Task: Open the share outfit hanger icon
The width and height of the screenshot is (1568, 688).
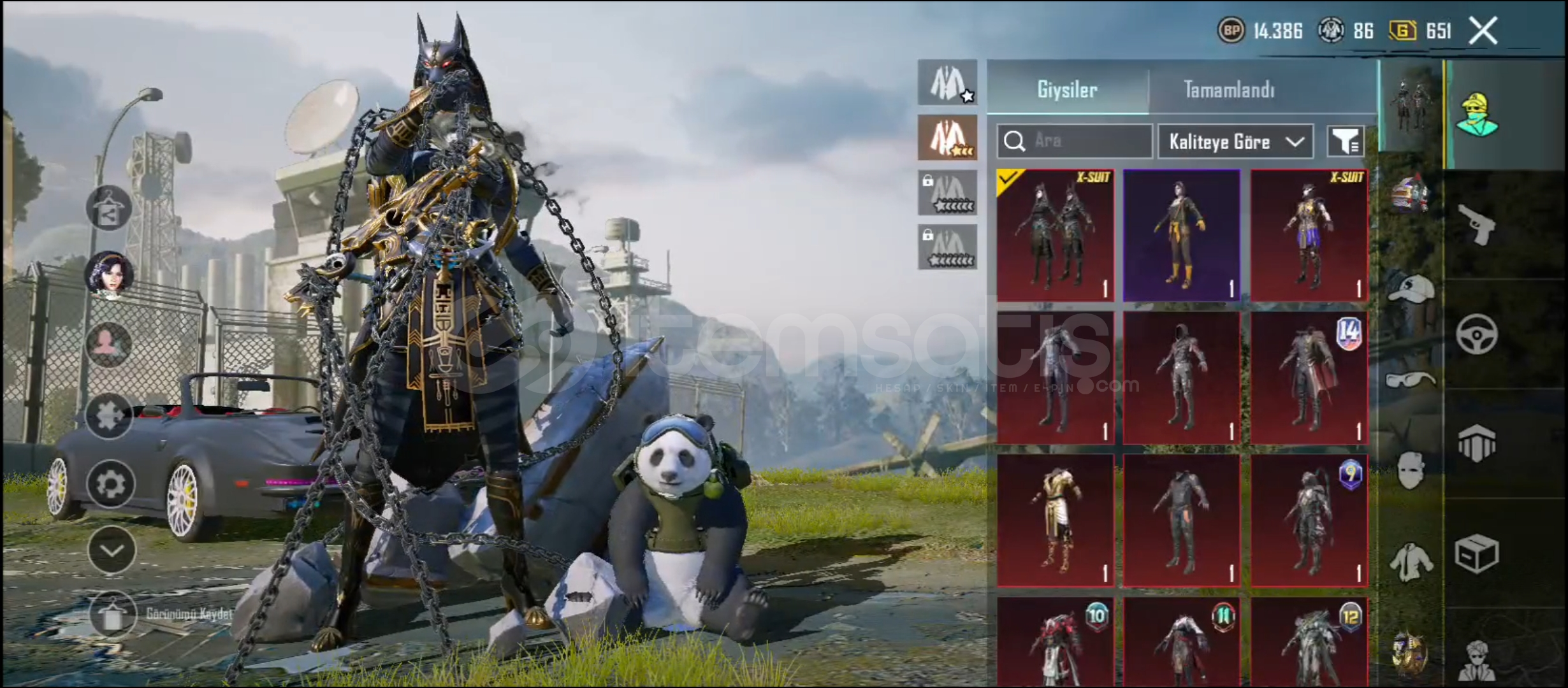Action: [x=109, y=208]
